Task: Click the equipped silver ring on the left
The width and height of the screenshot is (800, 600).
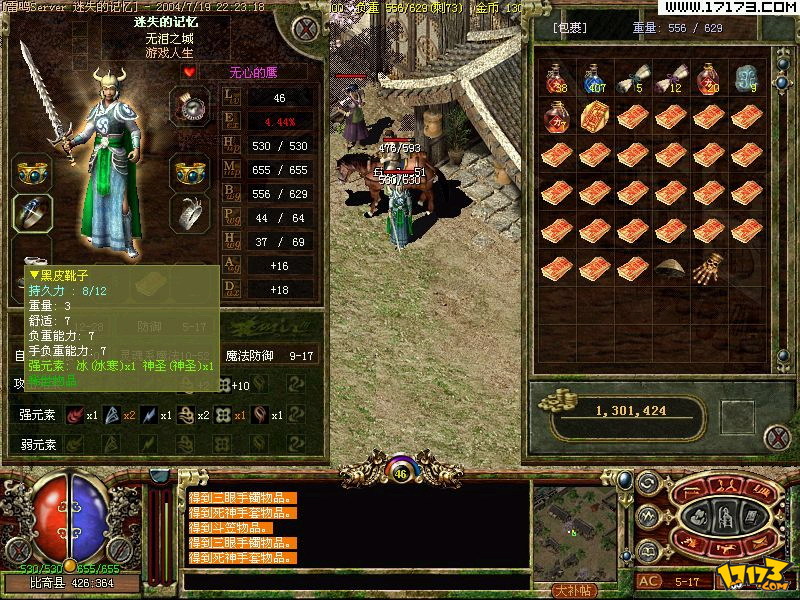Action: pos(32,211)
